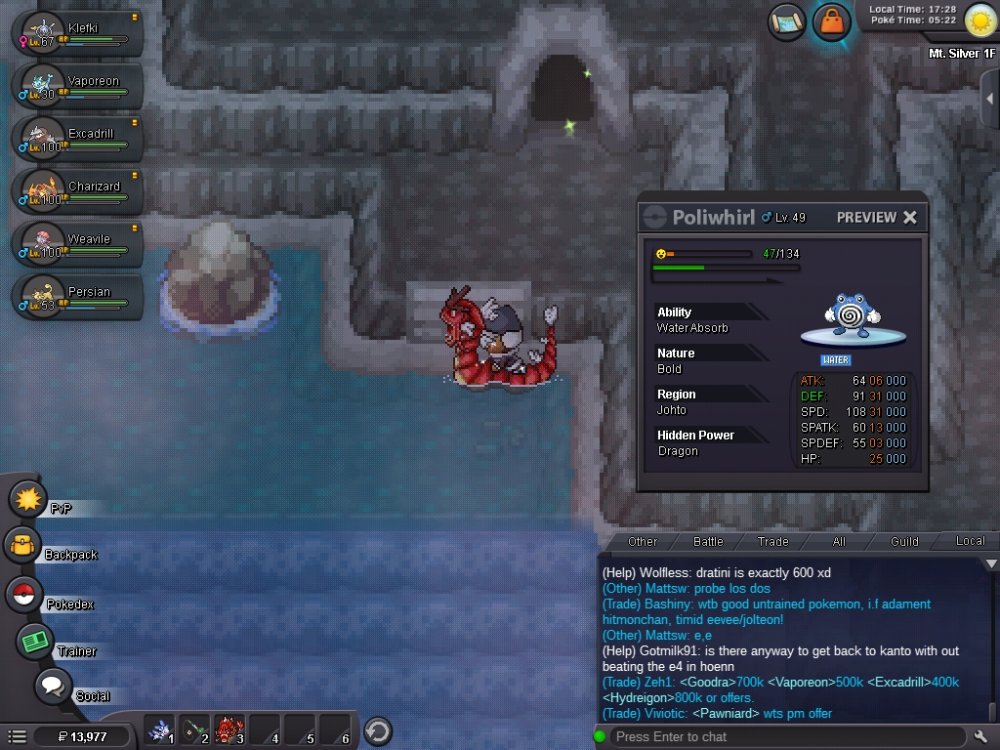This screenshot has height=750, width=1000.
Task: Open the Social menu
Action: point(53,687)
